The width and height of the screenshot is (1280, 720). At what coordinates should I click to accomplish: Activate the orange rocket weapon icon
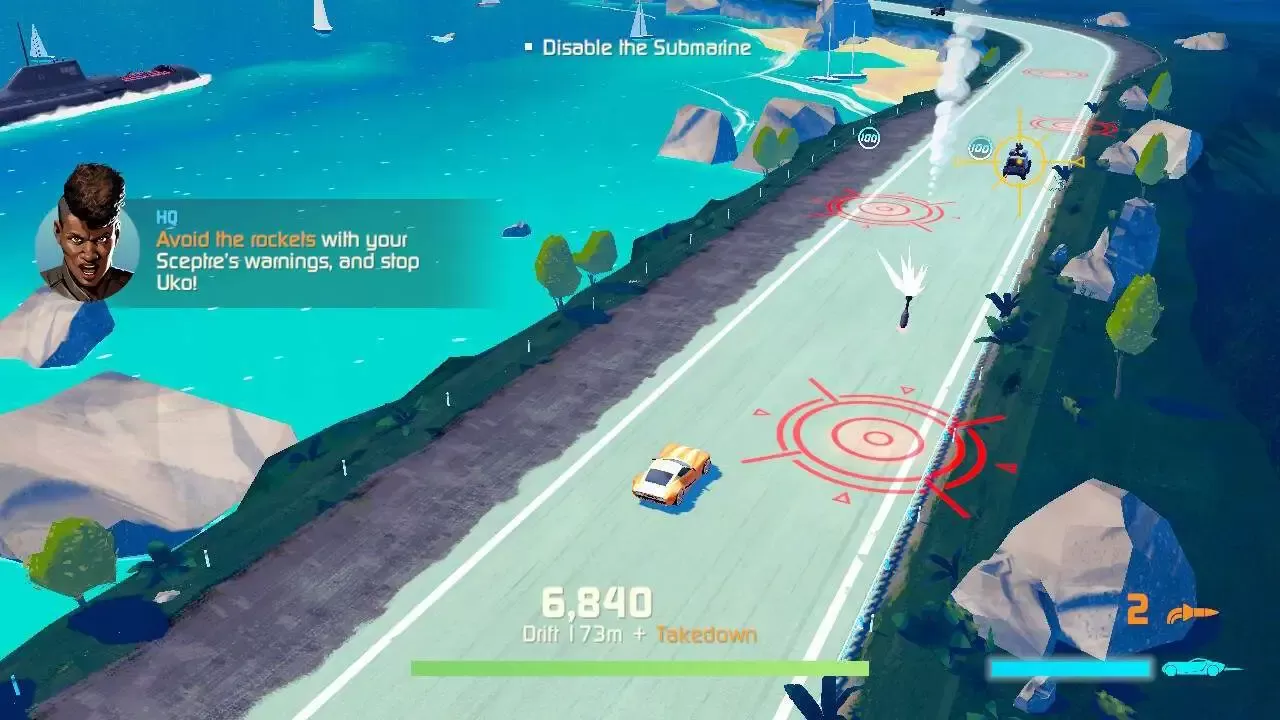[x=1194, y=612]
